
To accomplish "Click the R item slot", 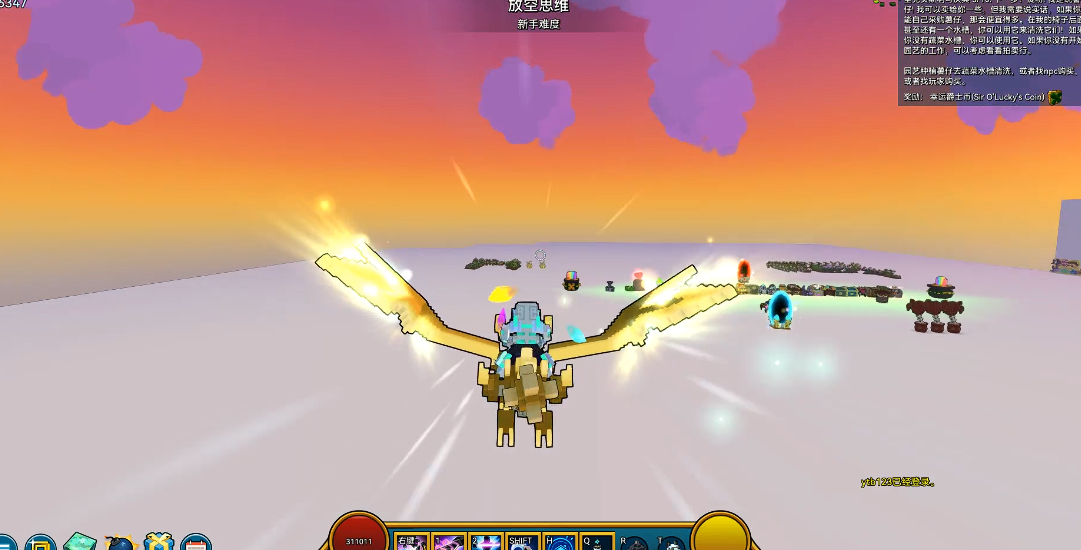I will click(635, 543).
